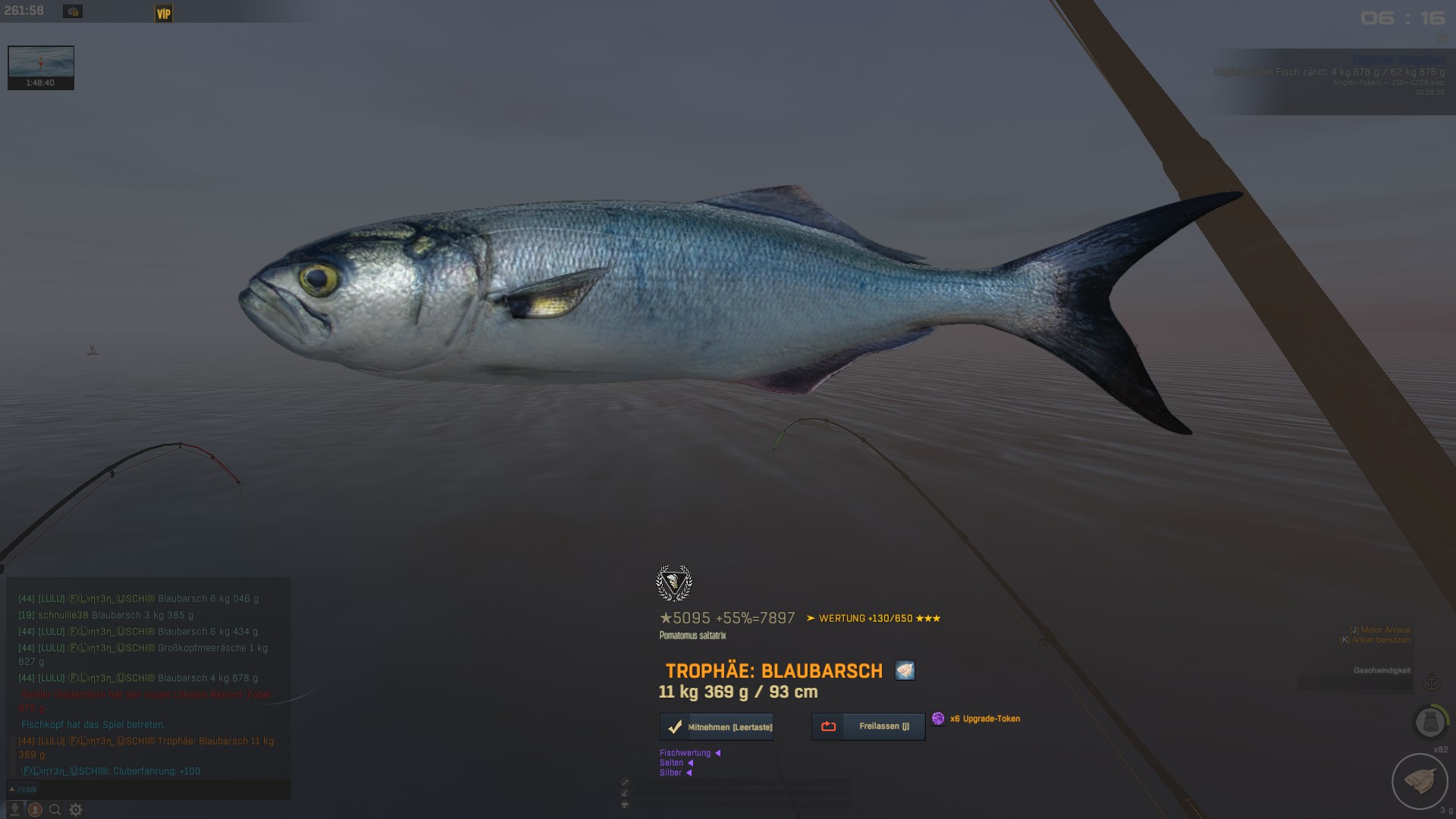Image resolution: width=1456 pixels, height=819 pixels.
Task: Open the player profile chat icon
Action: coord(35,810)
